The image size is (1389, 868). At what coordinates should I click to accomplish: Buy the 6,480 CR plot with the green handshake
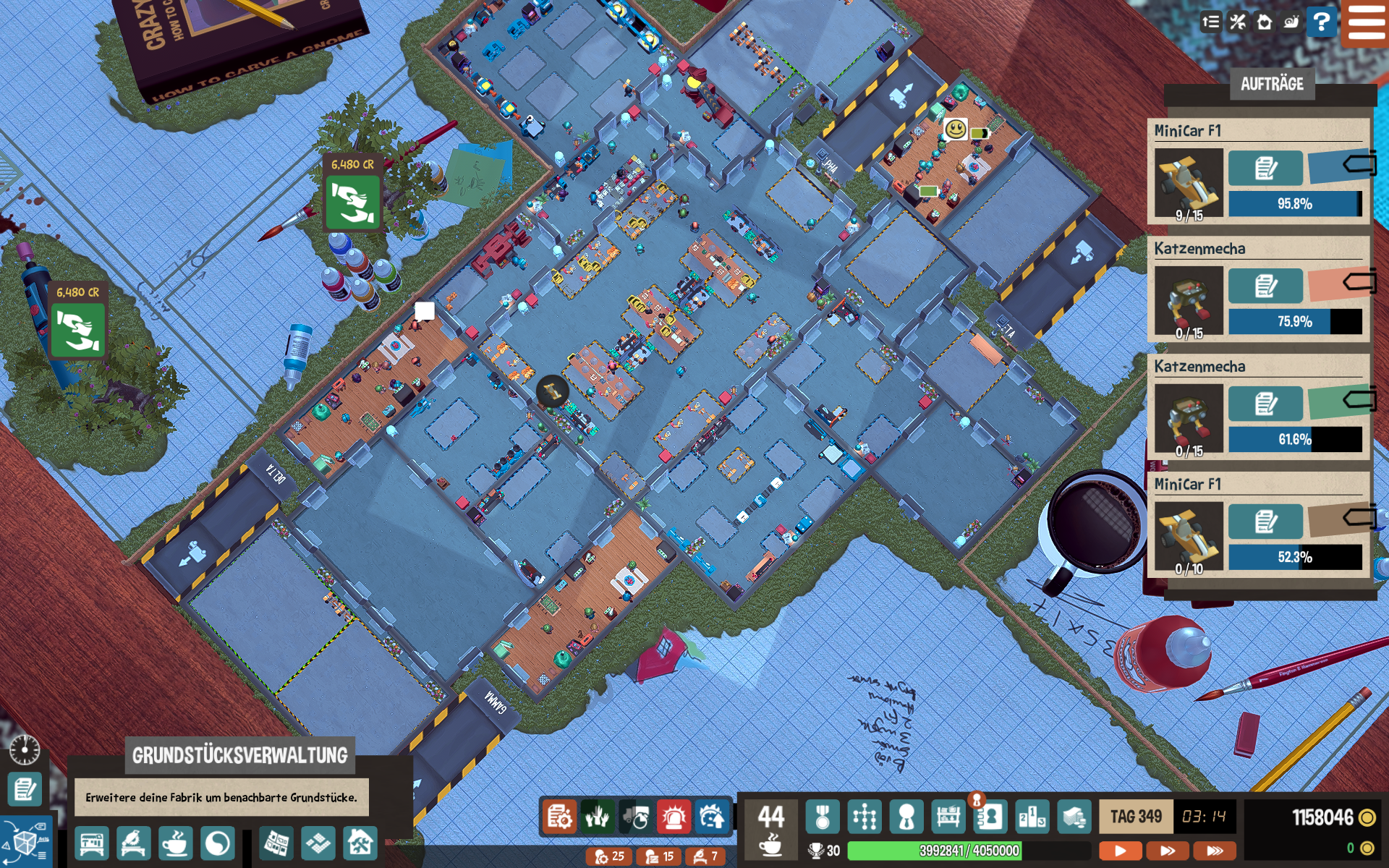pos(353,203)
